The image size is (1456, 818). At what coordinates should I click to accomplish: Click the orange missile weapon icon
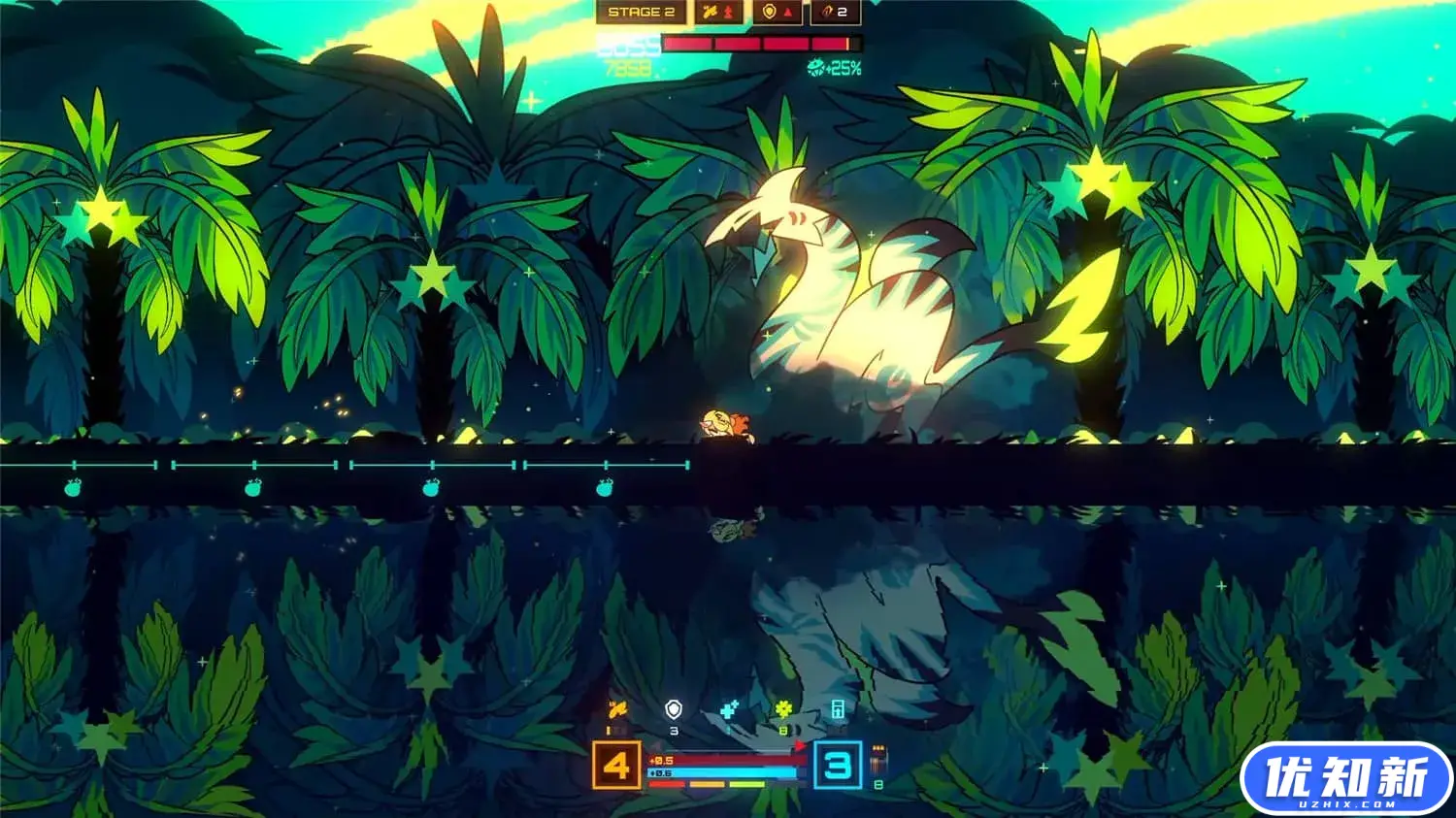pos(616,711)
